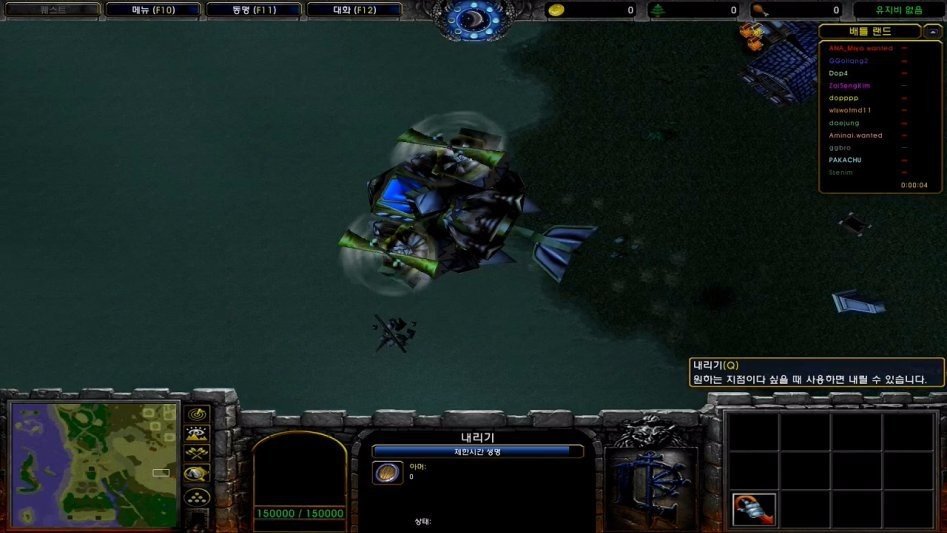Collapse the 배틀 랜드 scoreboard
Screen dimensions: 947x533
click(x=880, y=32)
